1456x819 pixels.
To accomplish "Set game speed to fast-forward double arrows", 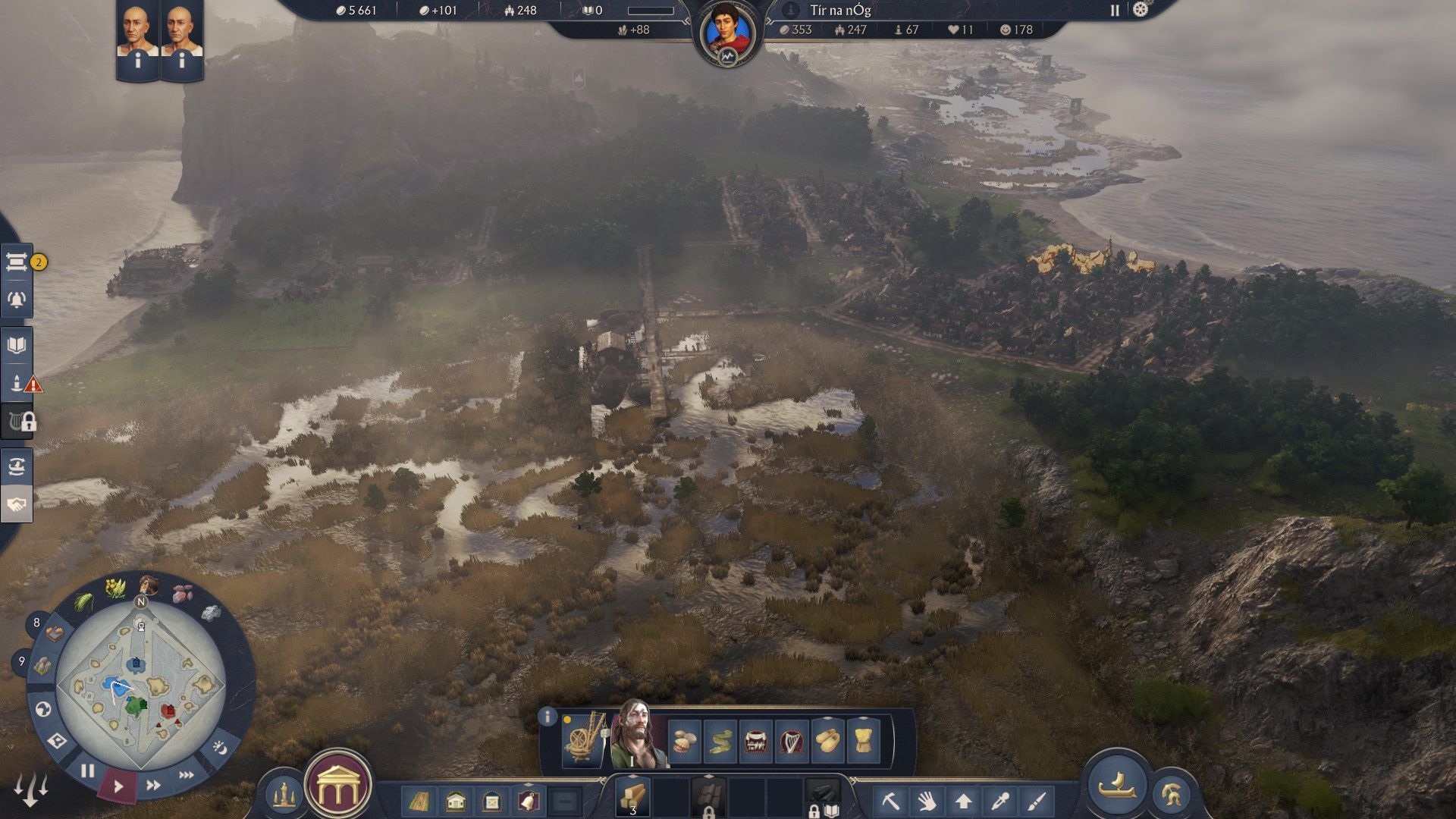I will point(153,786).
